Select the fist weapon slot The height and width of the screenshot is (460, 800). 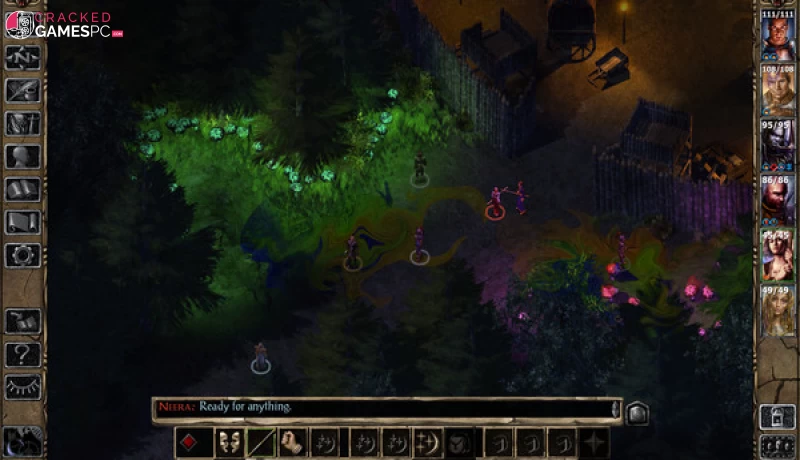(x=294, y=442)
